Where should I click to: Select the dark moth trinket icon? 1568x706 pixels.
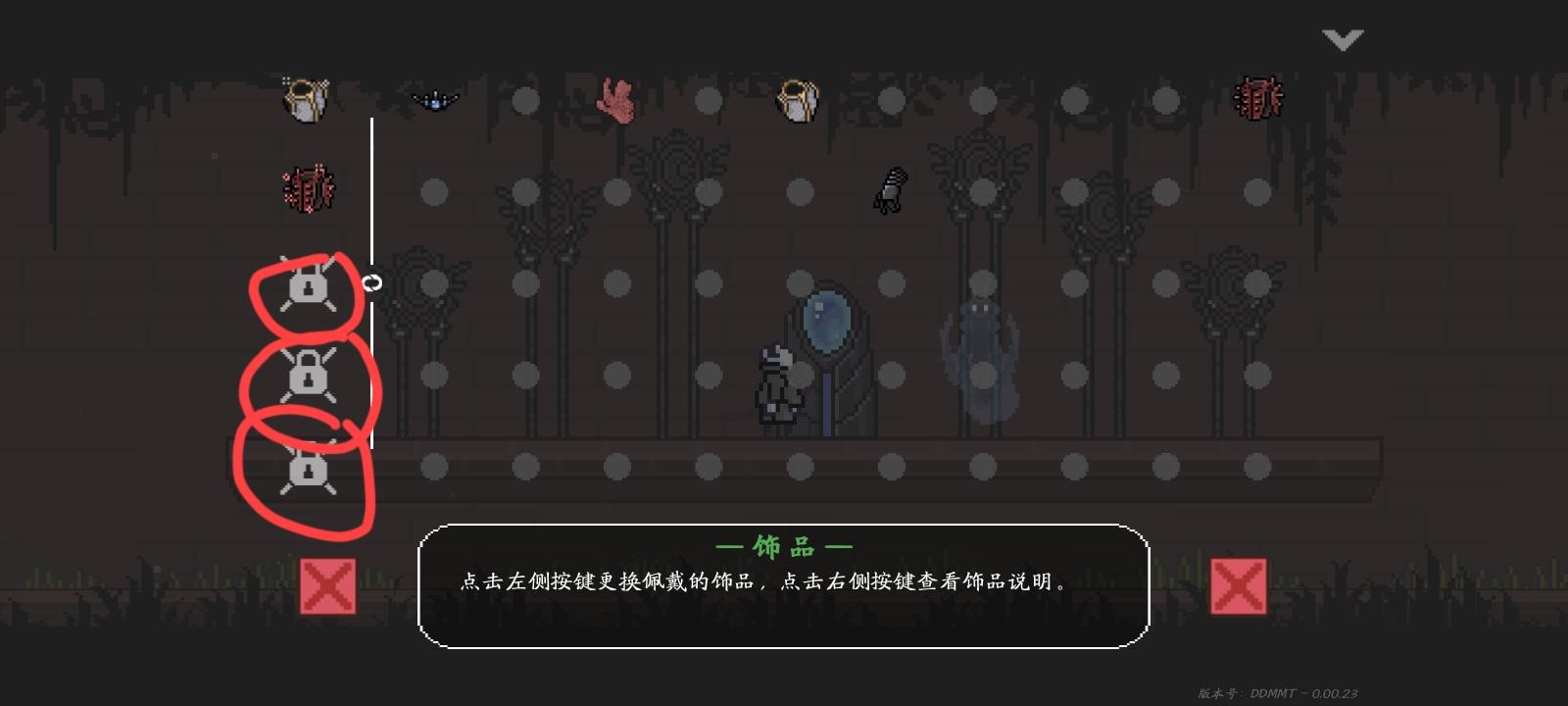pos(435,98)
